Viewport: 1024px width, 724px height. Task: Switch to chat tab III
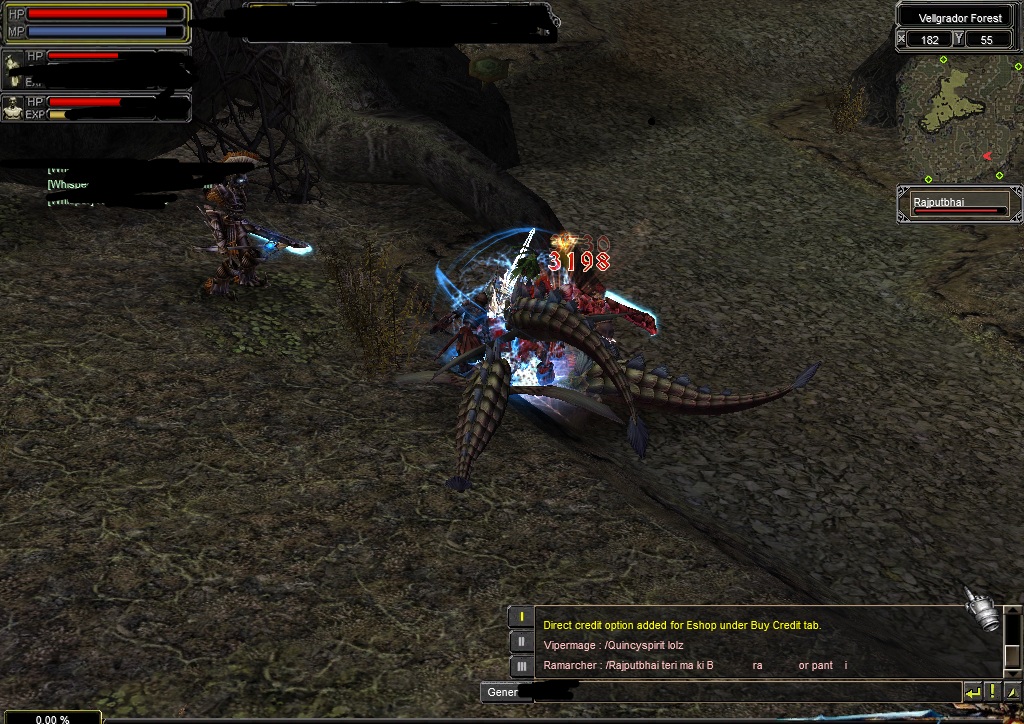pyautogui.click(x=521, y=666)
